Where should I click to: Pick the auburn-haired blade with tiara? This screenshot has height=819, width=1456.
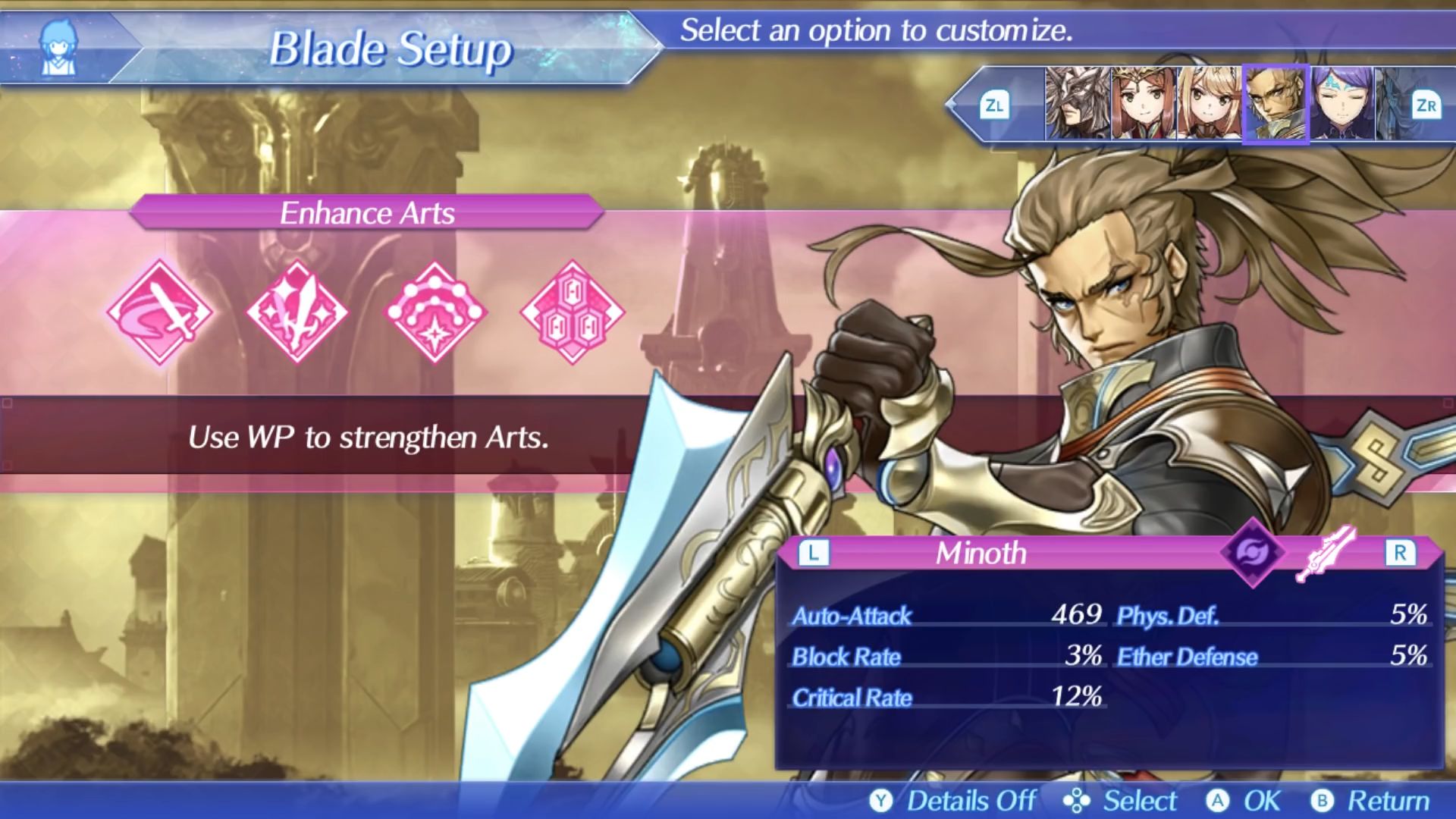(1144, 104)
